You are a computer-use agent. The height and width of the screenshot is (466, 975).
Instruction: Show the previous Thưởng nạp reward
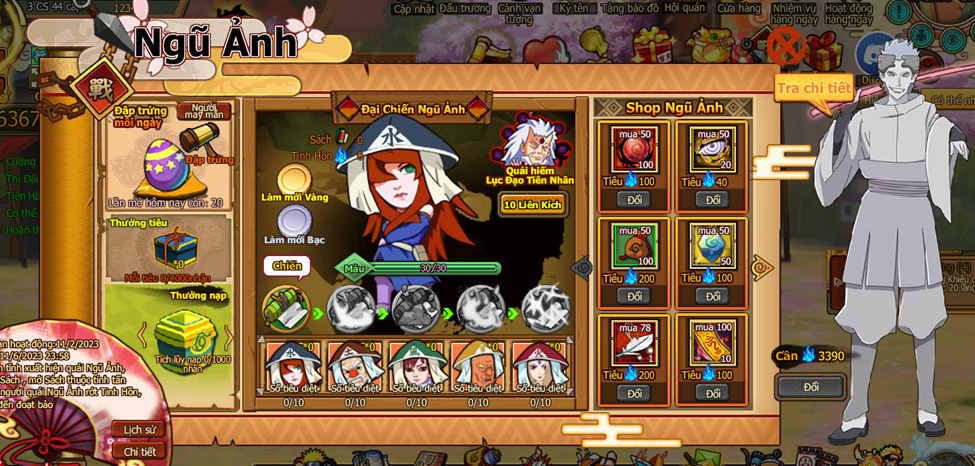pyautogui.click(x=142, y=334)
